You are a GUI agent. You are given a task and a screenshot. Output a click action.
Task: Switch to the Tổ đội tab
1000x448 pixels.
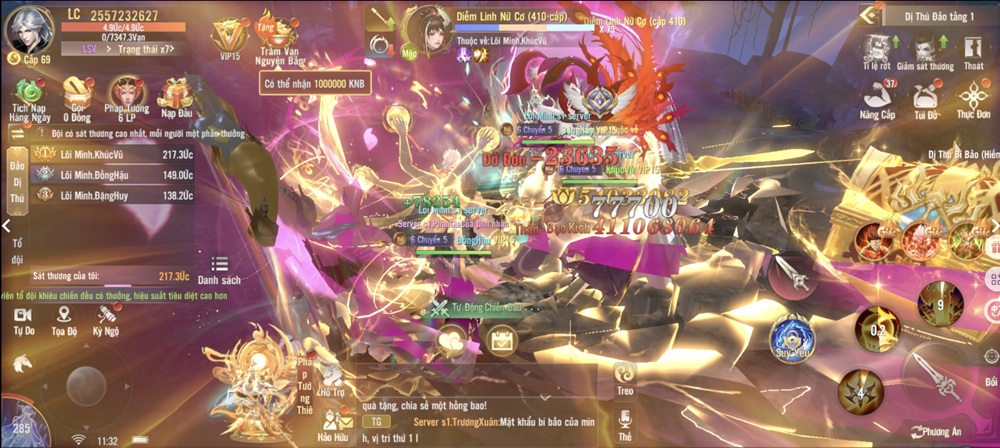point(16,251)
